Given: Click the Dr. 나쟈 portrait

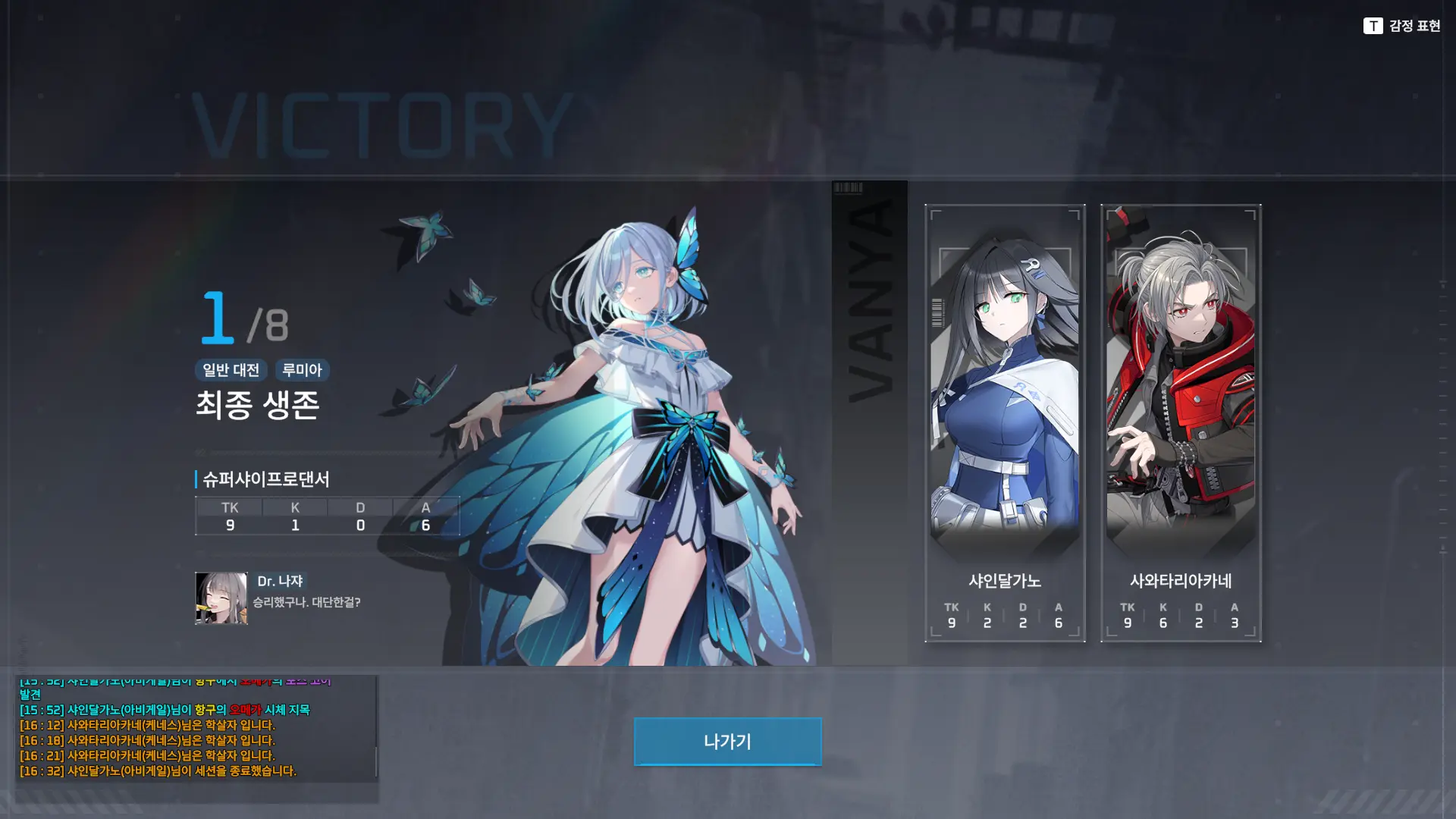Looking at the screenshot, I should point(221,598).
